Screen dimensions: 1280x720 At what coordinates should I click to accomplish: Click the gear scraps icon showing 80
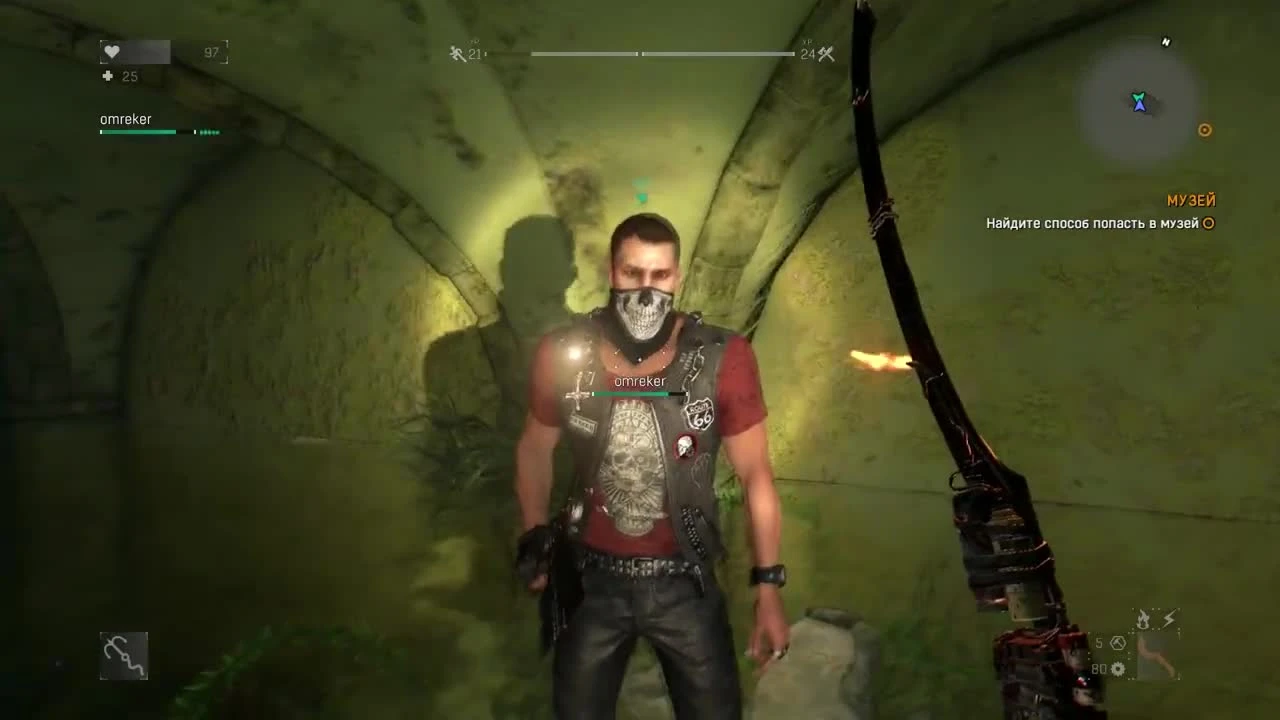[x=1117, y=670]
